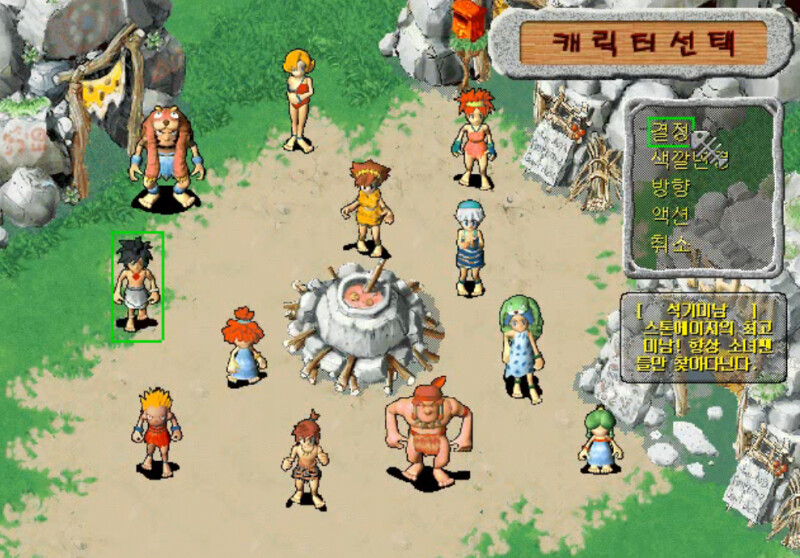This screenshot has height=558, width=800.
Task: Choose the 색깔변경 color change option
Action: [689, 159]
